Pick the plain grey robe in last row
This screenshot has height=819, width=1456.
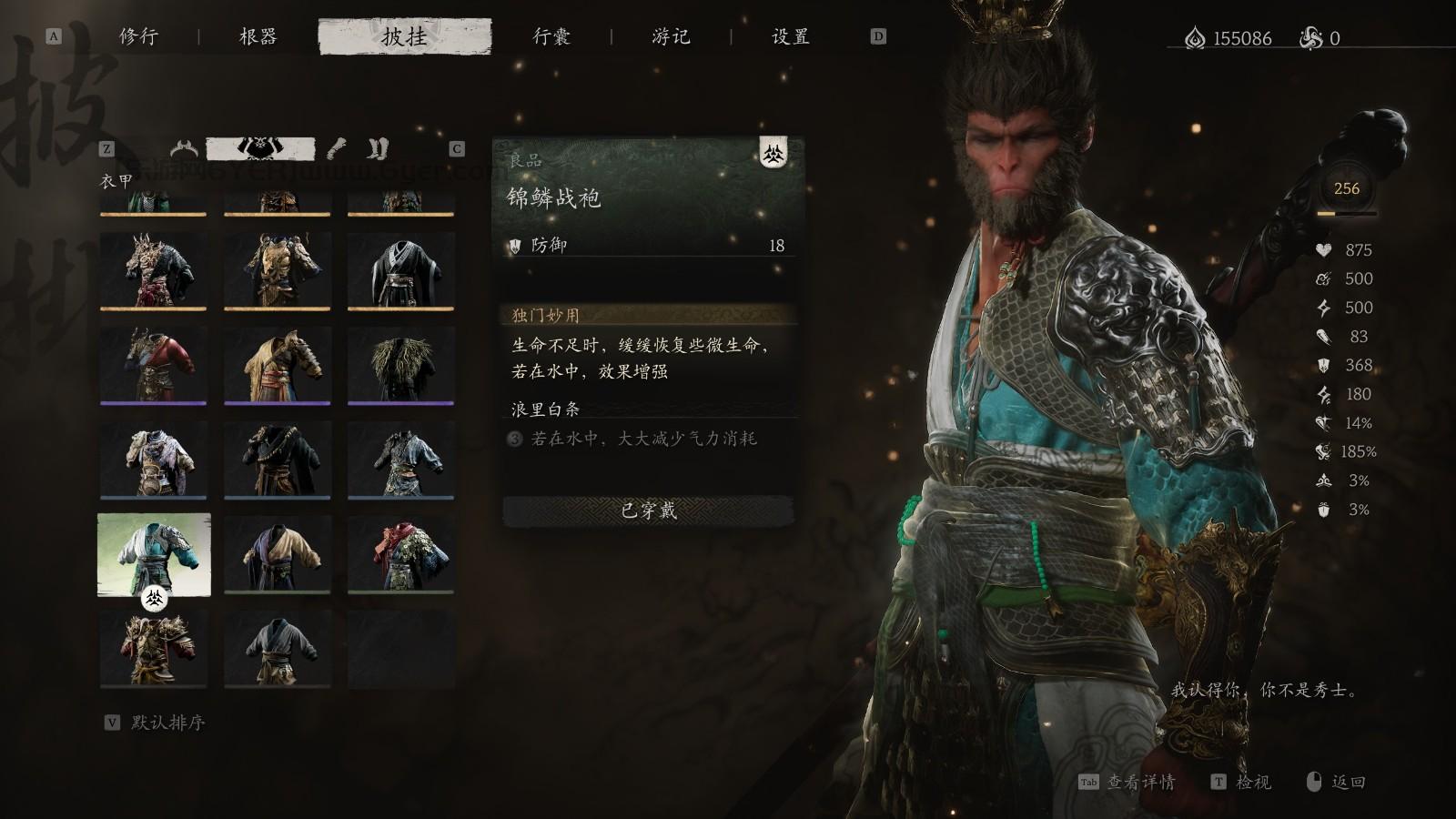[277, 649]
